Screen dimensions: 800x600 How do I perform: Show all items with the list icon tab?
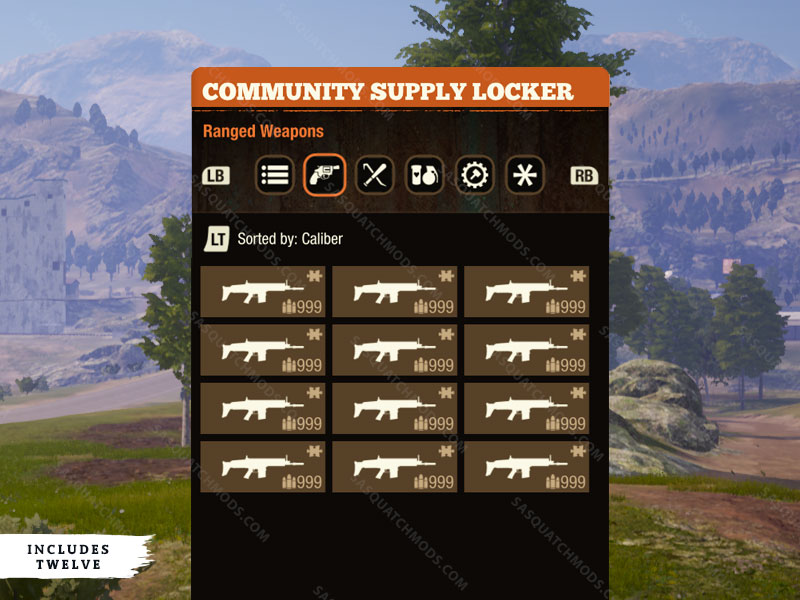[x=274, y=175]
